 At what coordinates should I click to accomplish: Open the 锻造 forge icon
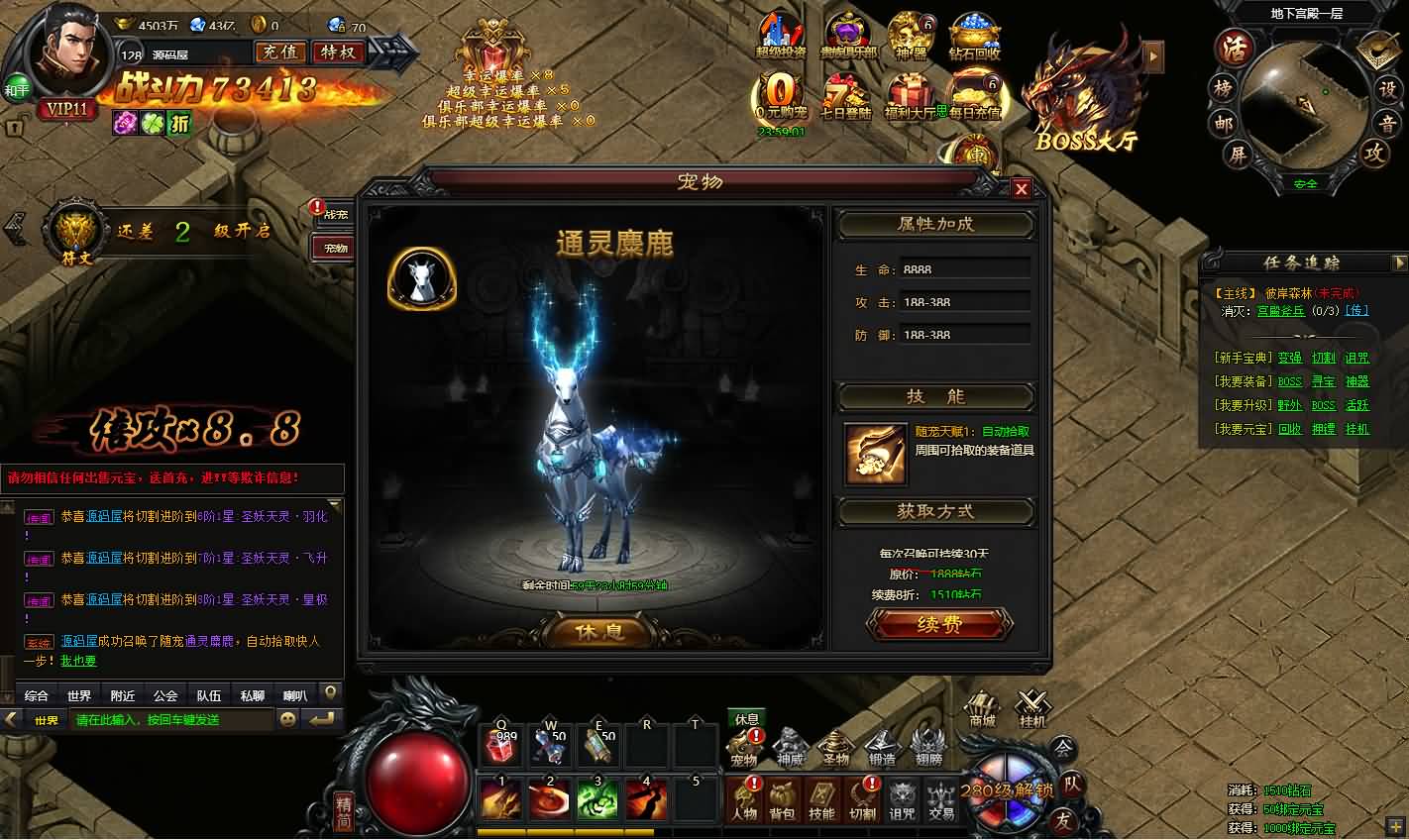coord(880,743)
